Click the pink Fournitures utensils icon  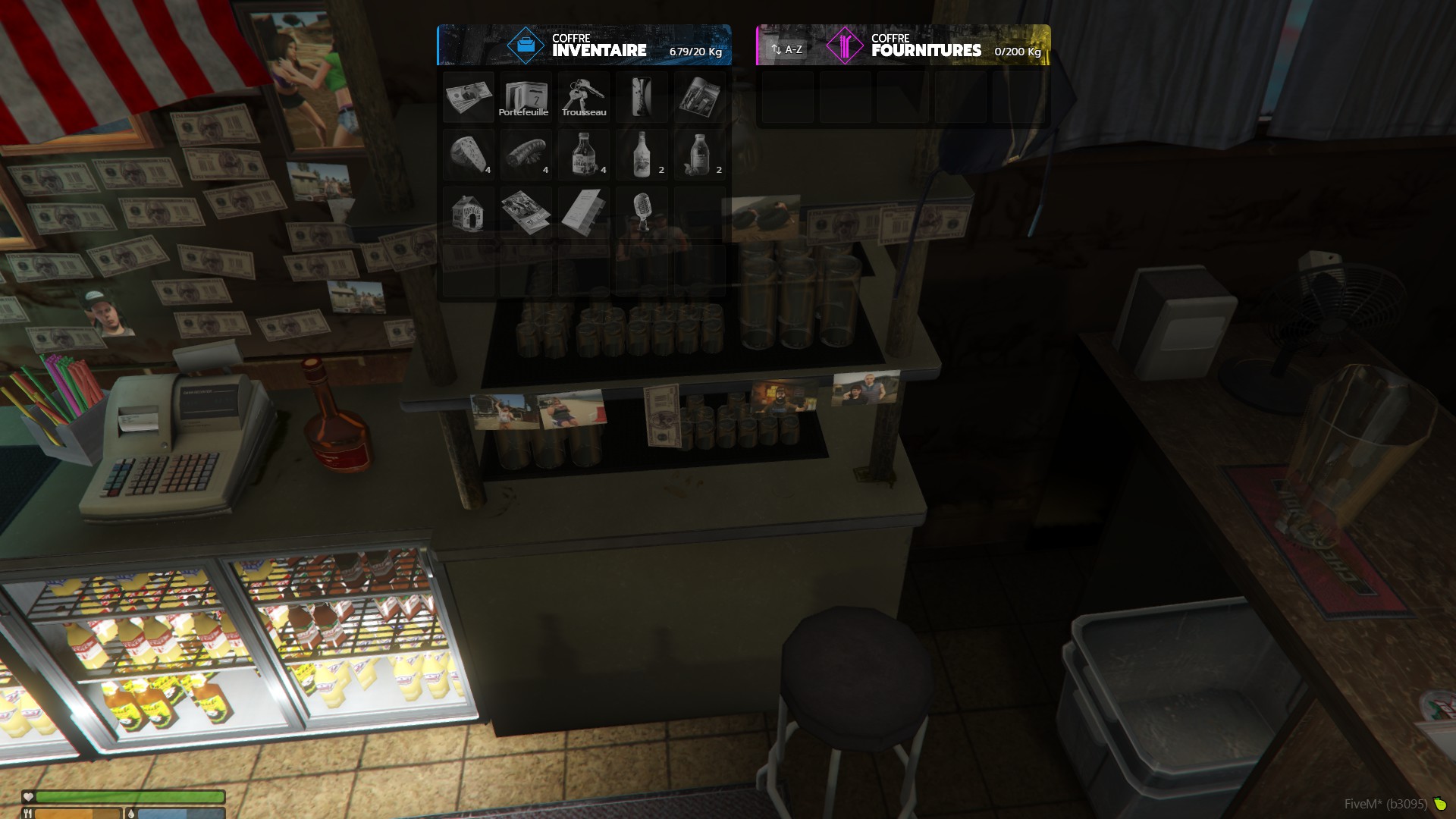coord(845,45)
